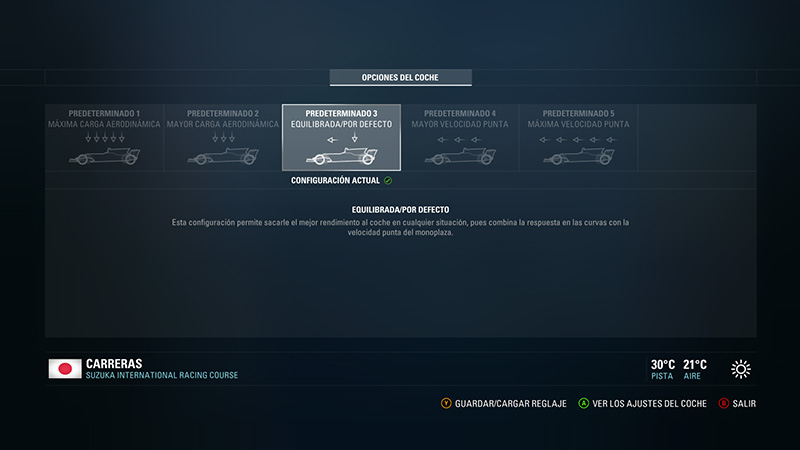
Task: Pick Predeterminado 4 mayor velocidad punta preset
Action: coord(460,137)
